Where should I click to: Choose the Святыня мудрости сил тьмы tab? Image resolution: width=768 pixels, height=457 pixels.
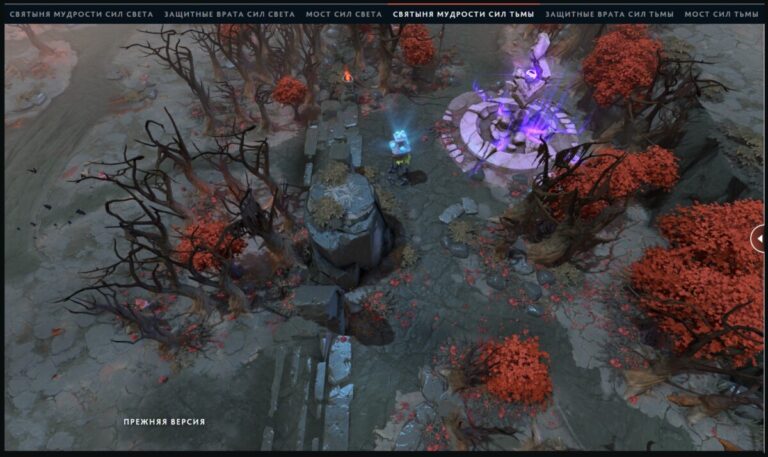[463, 15]
